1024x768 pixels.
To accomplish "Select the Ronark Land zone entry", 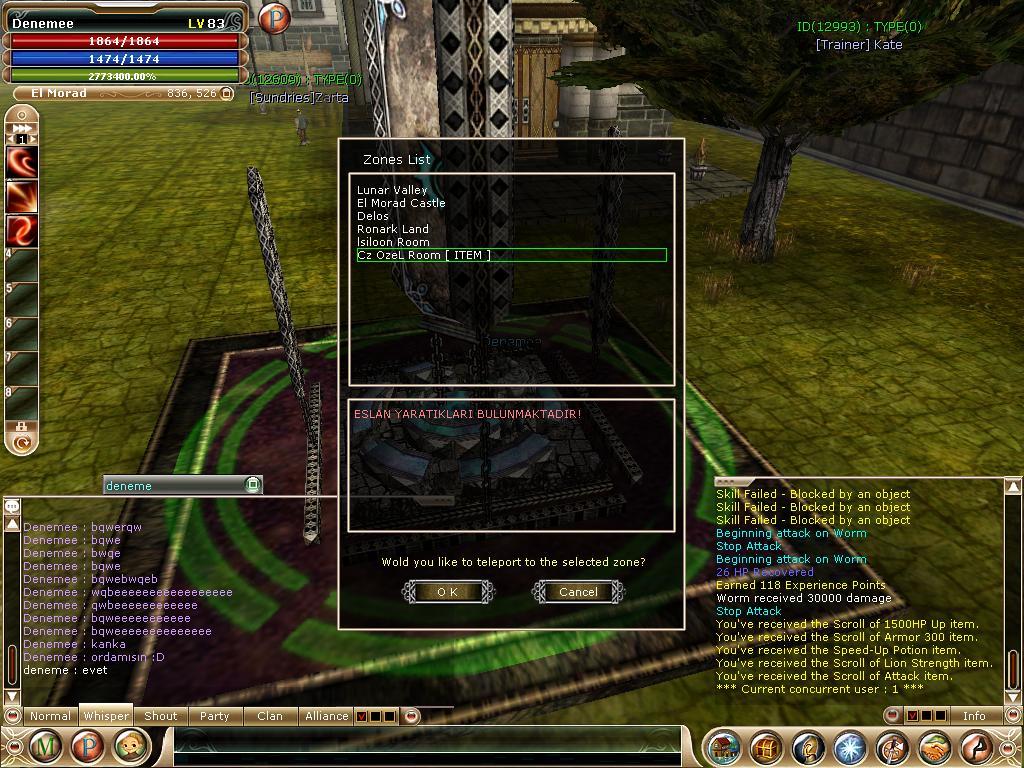I will click(x=393, y=229).
